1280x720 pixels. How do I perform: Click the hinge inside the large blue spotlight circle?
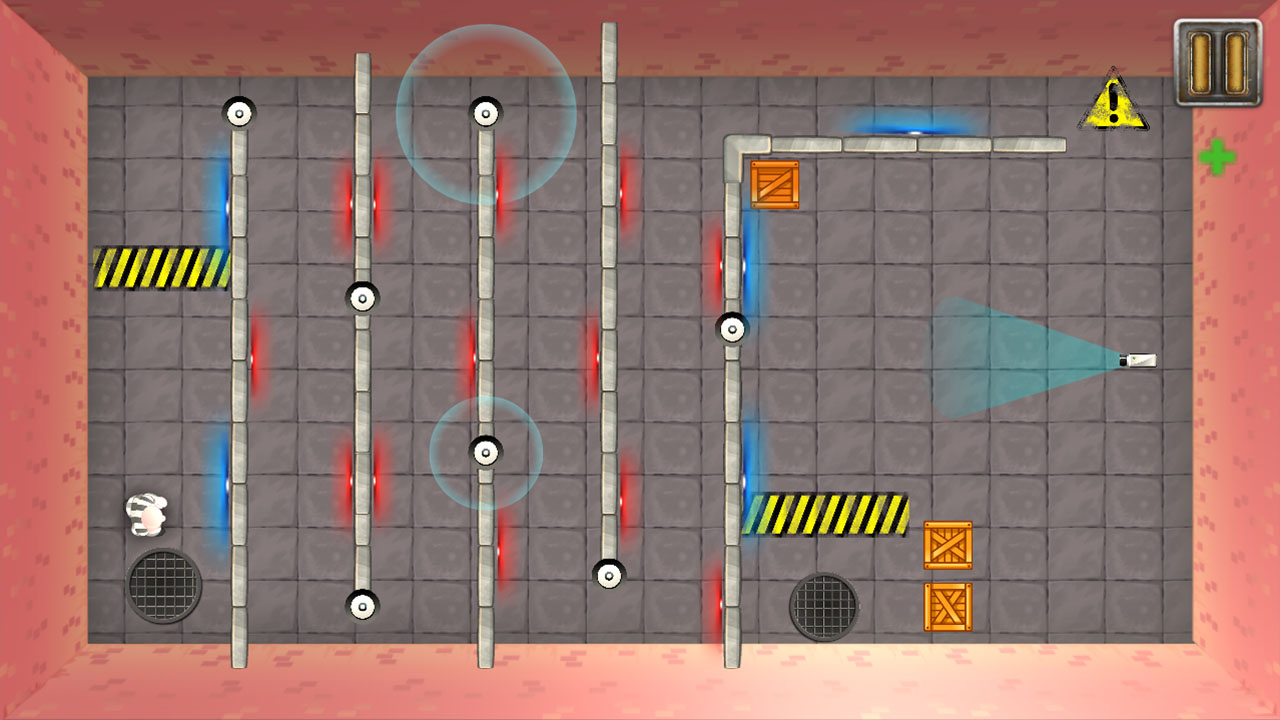point(485,112)
